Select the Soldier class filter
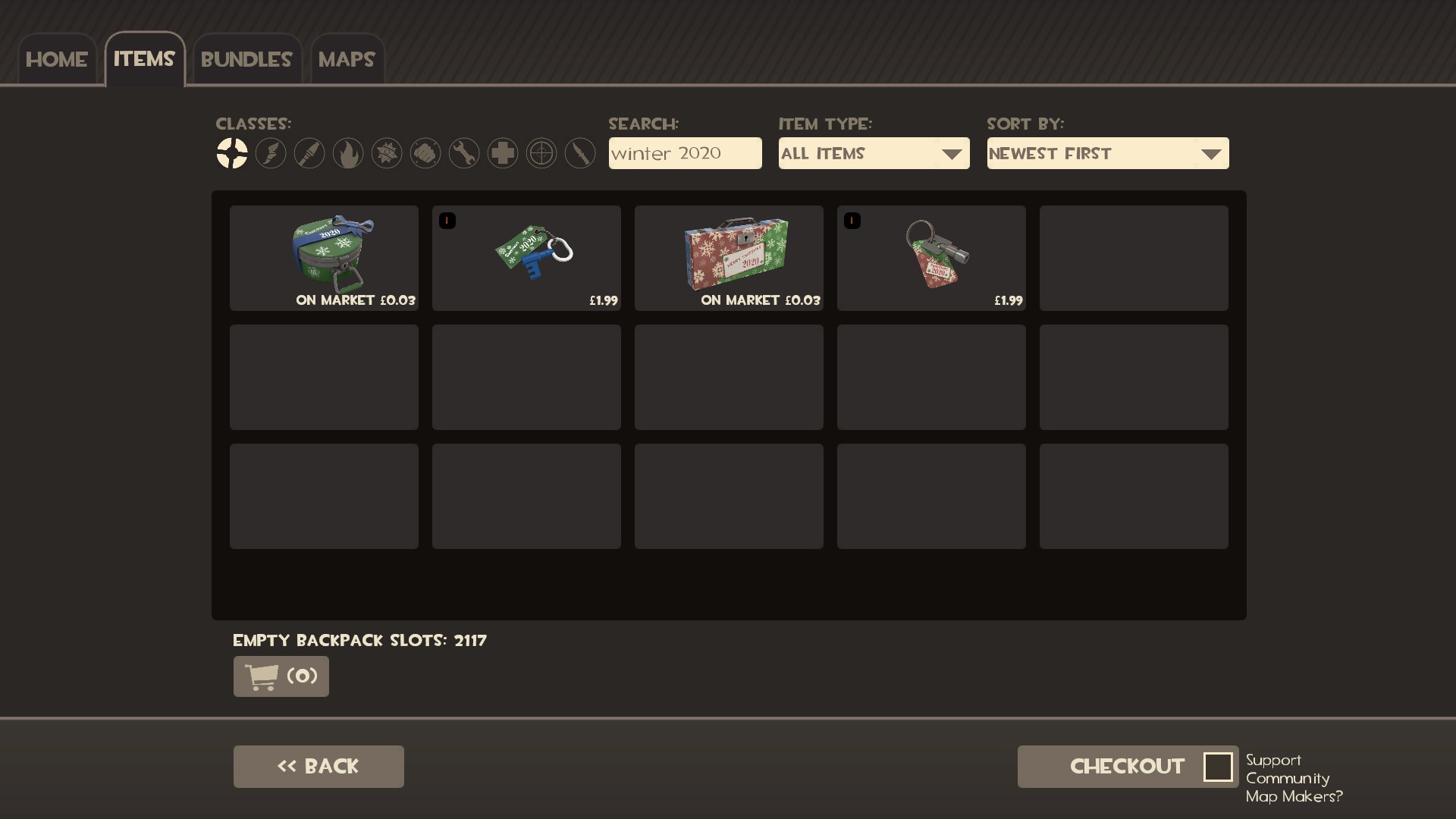This screenshot has width=1456, height=819. (x=309, y=153)
